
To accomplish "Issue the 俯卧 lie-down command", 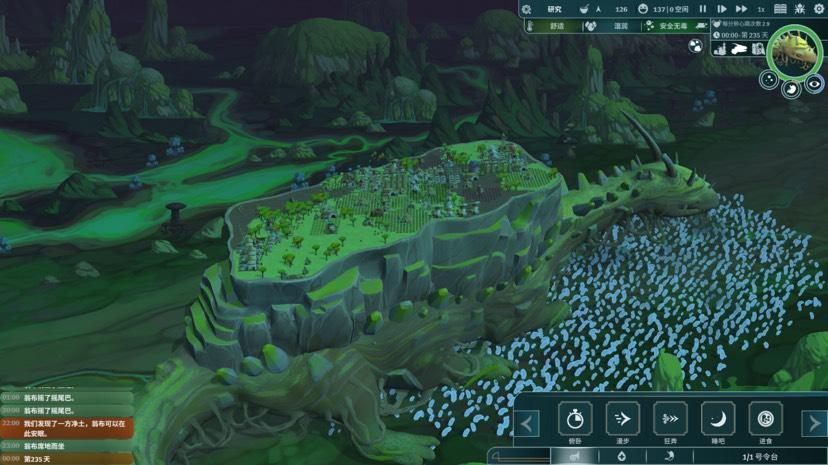I will click(575, 418).
